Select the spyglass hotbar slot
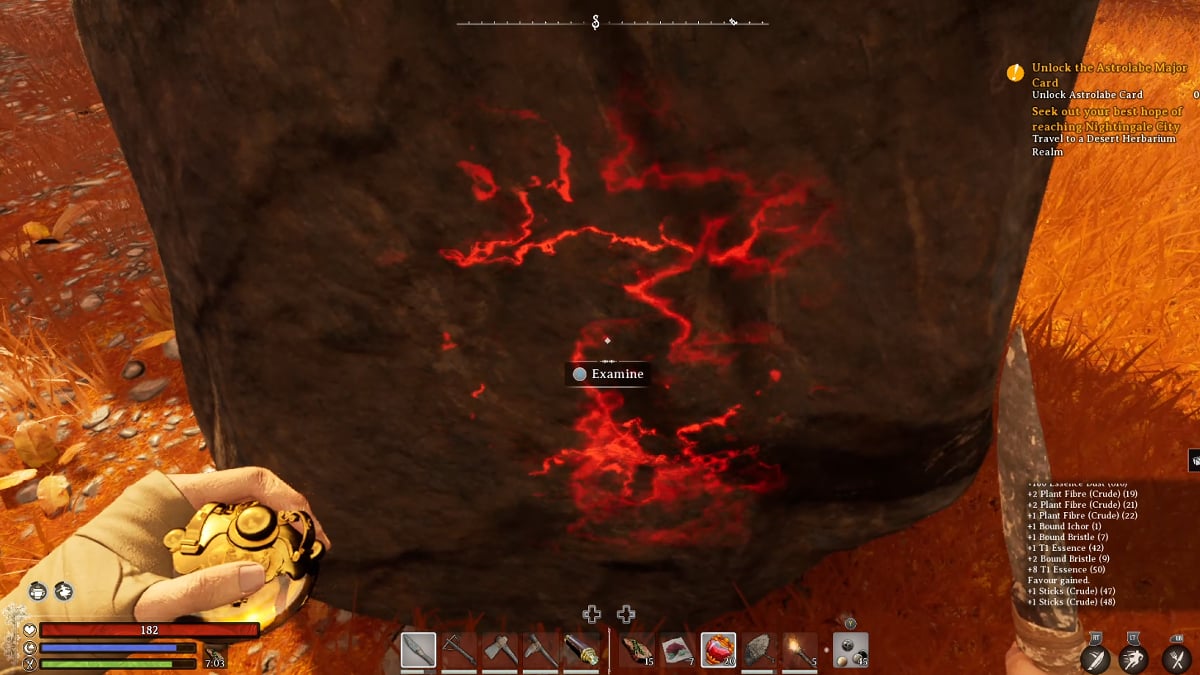 582,650
